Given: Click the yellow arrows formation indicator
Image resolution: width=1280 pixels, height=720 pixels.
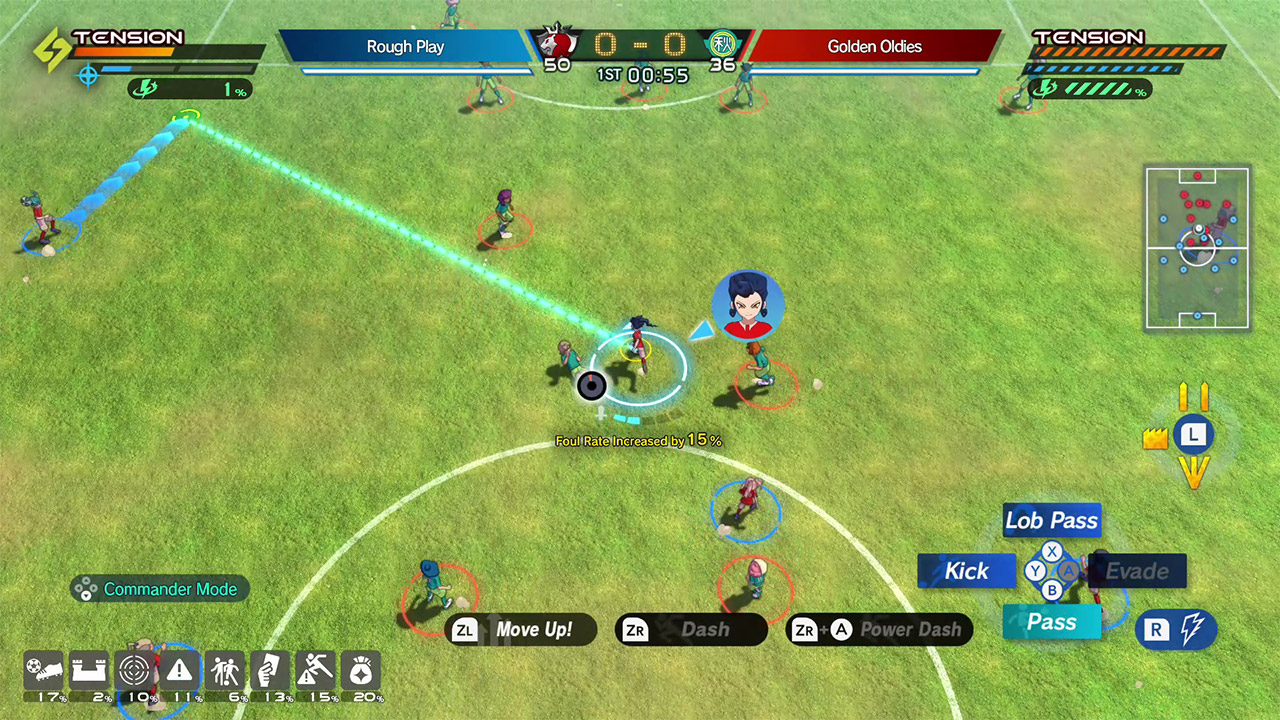Looking at the screenshot, I should [1193, 435].
